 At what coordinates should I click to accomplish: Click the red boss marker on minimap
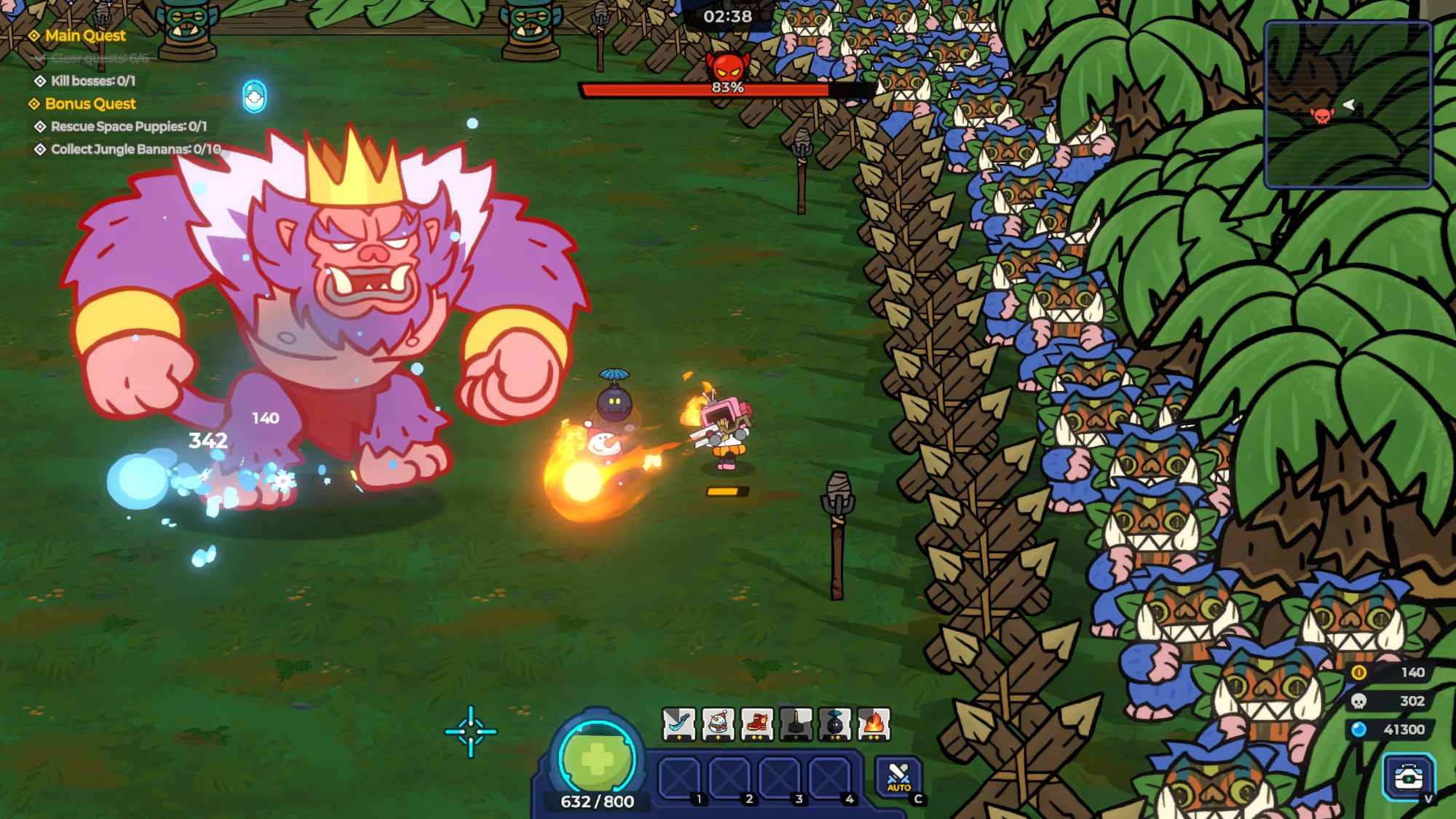pyautogui.click(x=1322, y=115)
